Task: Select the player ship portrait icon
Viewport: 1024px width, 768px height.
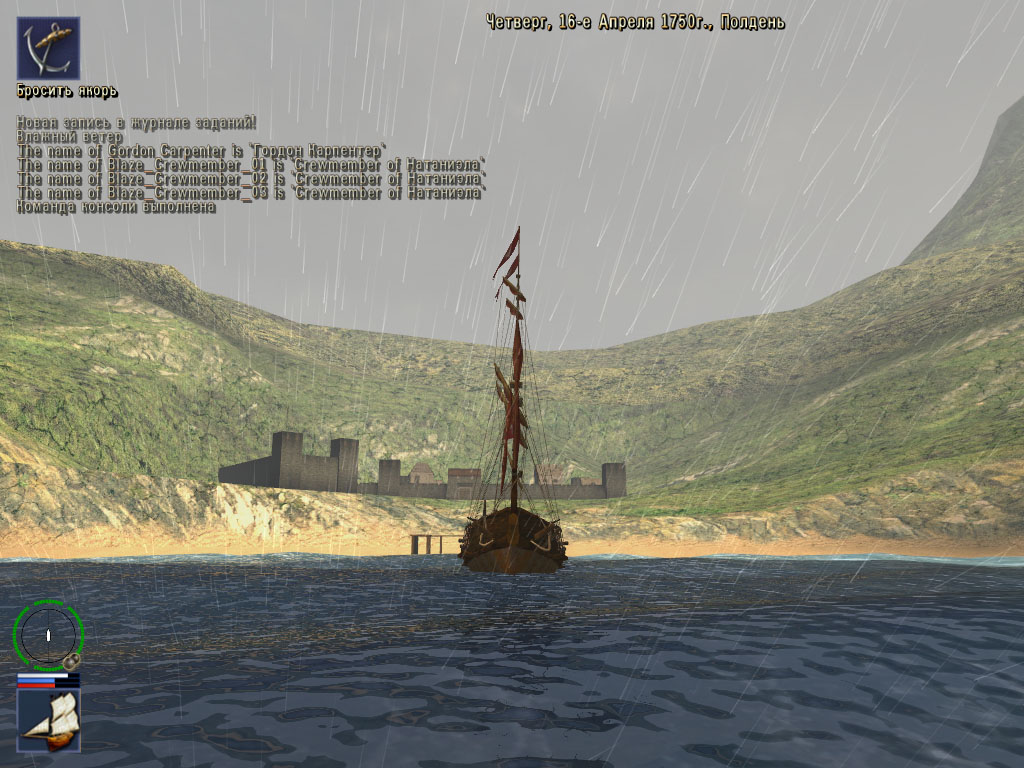Action: [x=48, y=720]
